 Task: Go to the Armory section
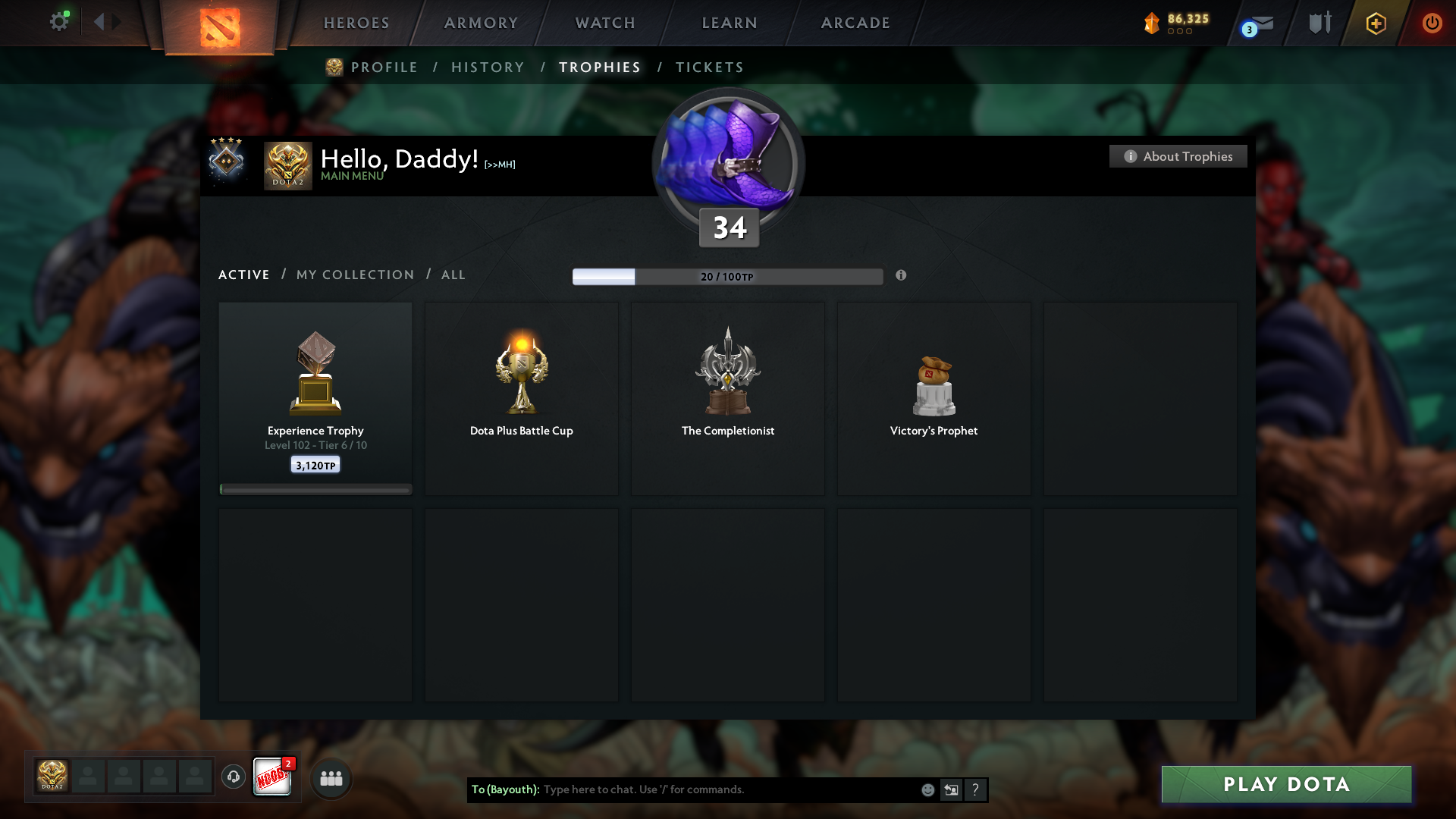tap(481, 23)
